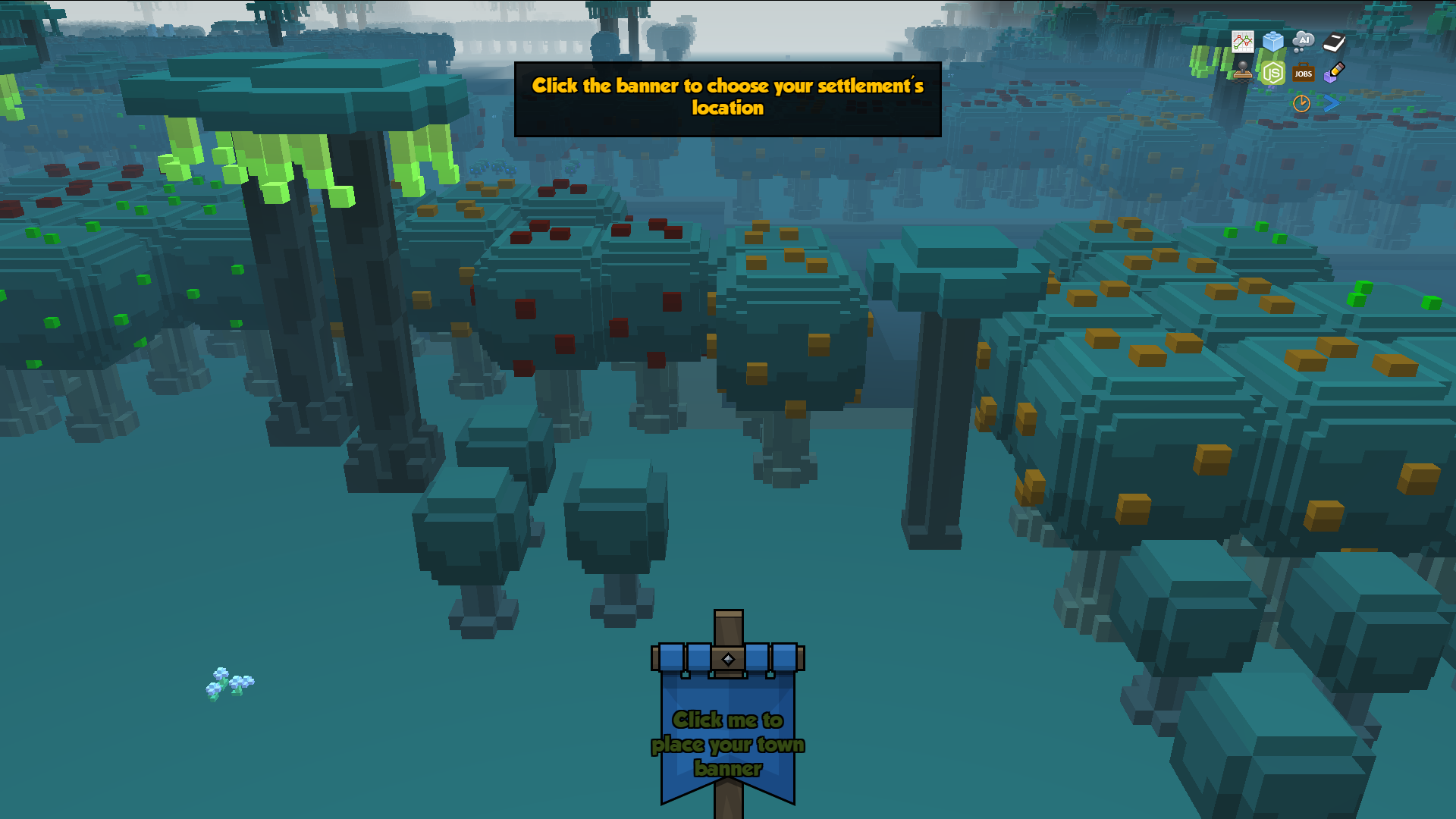Select the purple cube with pencil editor
Image resolution: width=1456 pixels, height=819 pixels.
(x=1334, y=73)
